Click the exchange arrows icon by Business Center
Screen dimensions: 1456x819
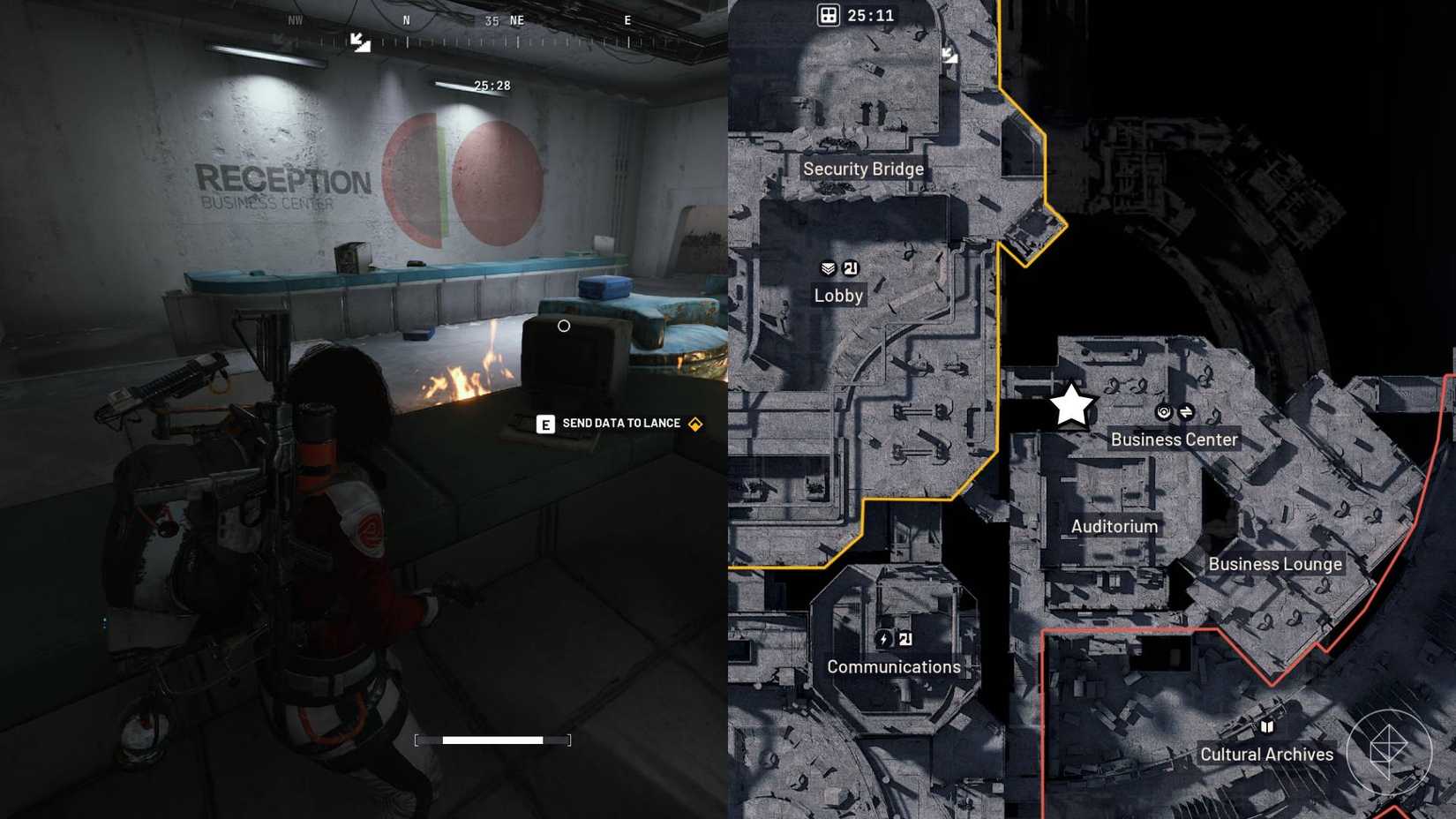(x=1187, y=410)
